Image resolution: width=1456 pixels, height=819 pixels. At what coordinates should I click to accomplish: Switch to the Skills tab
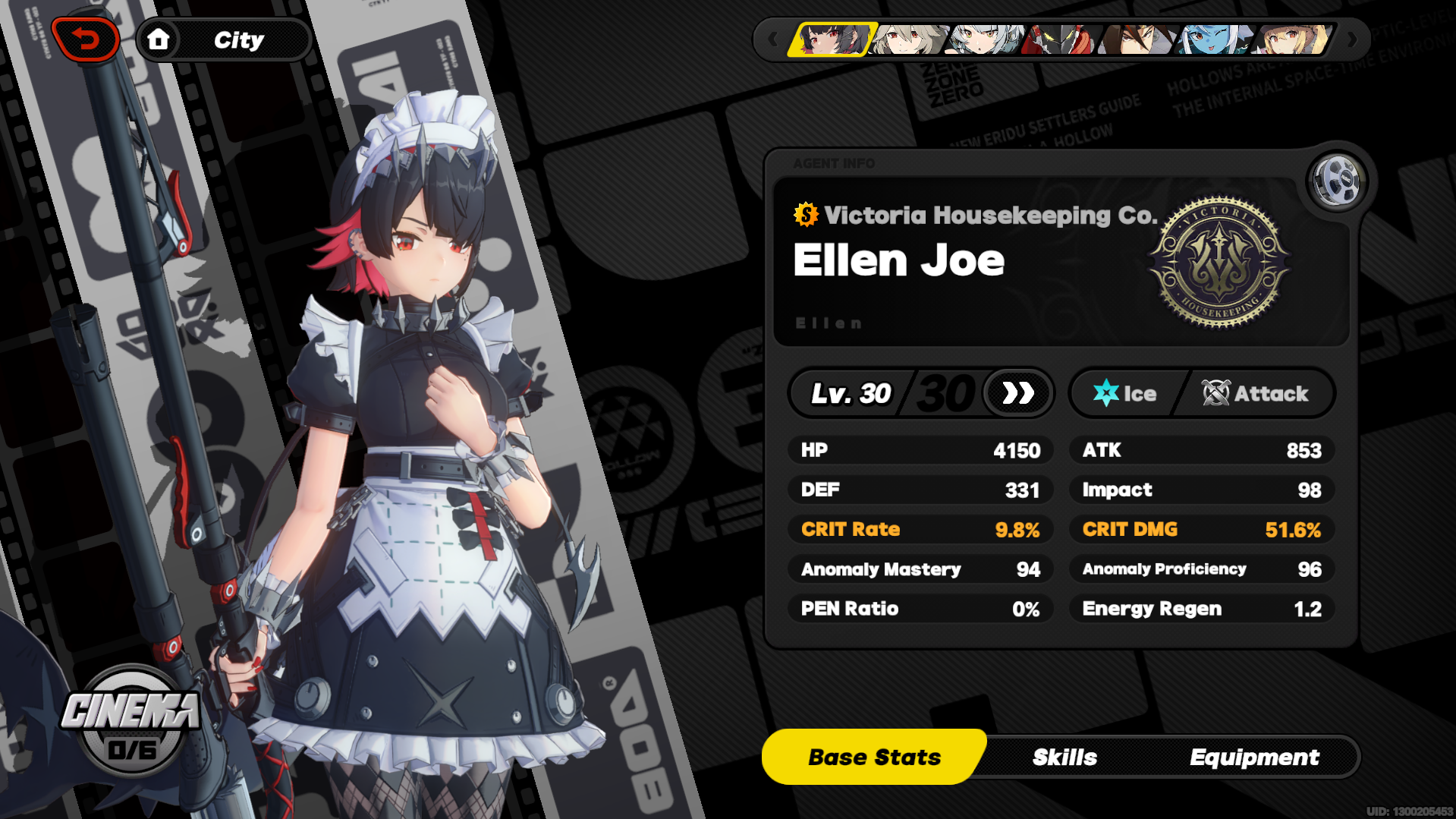tap(1064, 756)
